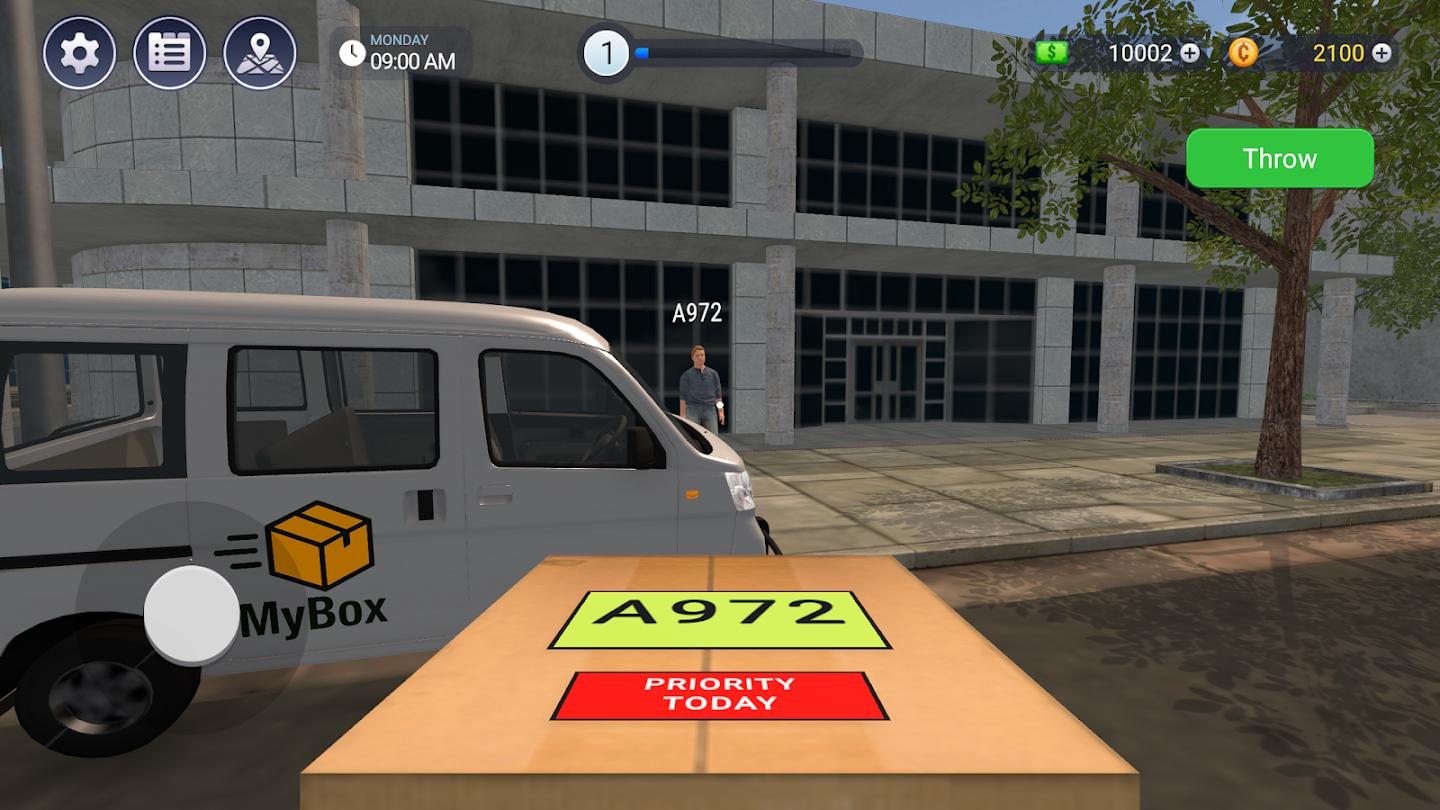The height and width of the screenshot is (810, 1440).
Task: Show the map with location pin
Action: 260,53
